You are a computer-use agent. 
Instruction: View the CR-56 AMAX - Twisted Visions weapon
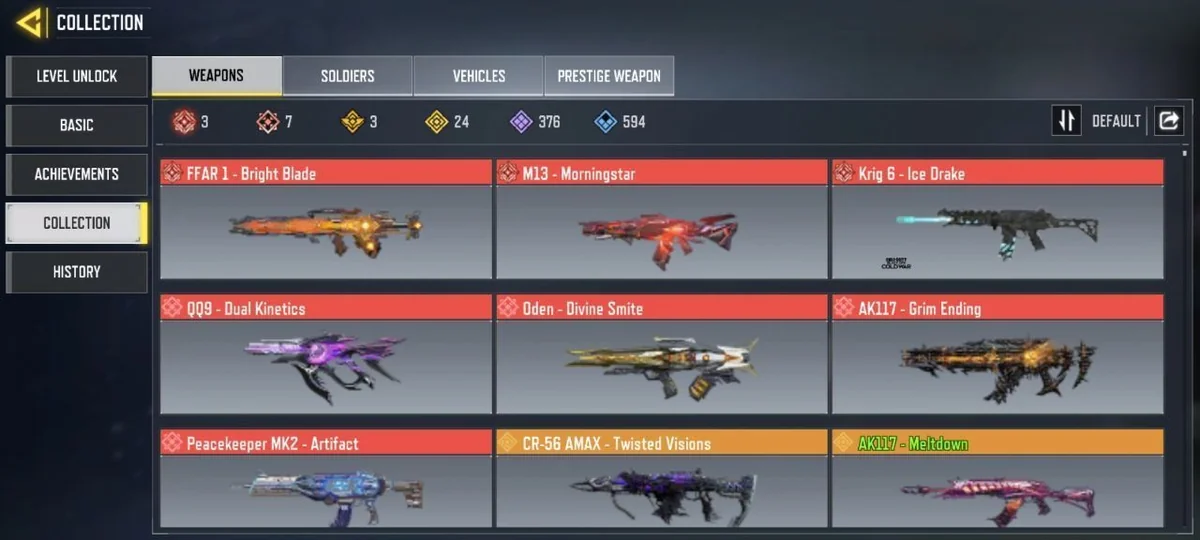coord(661,480)
